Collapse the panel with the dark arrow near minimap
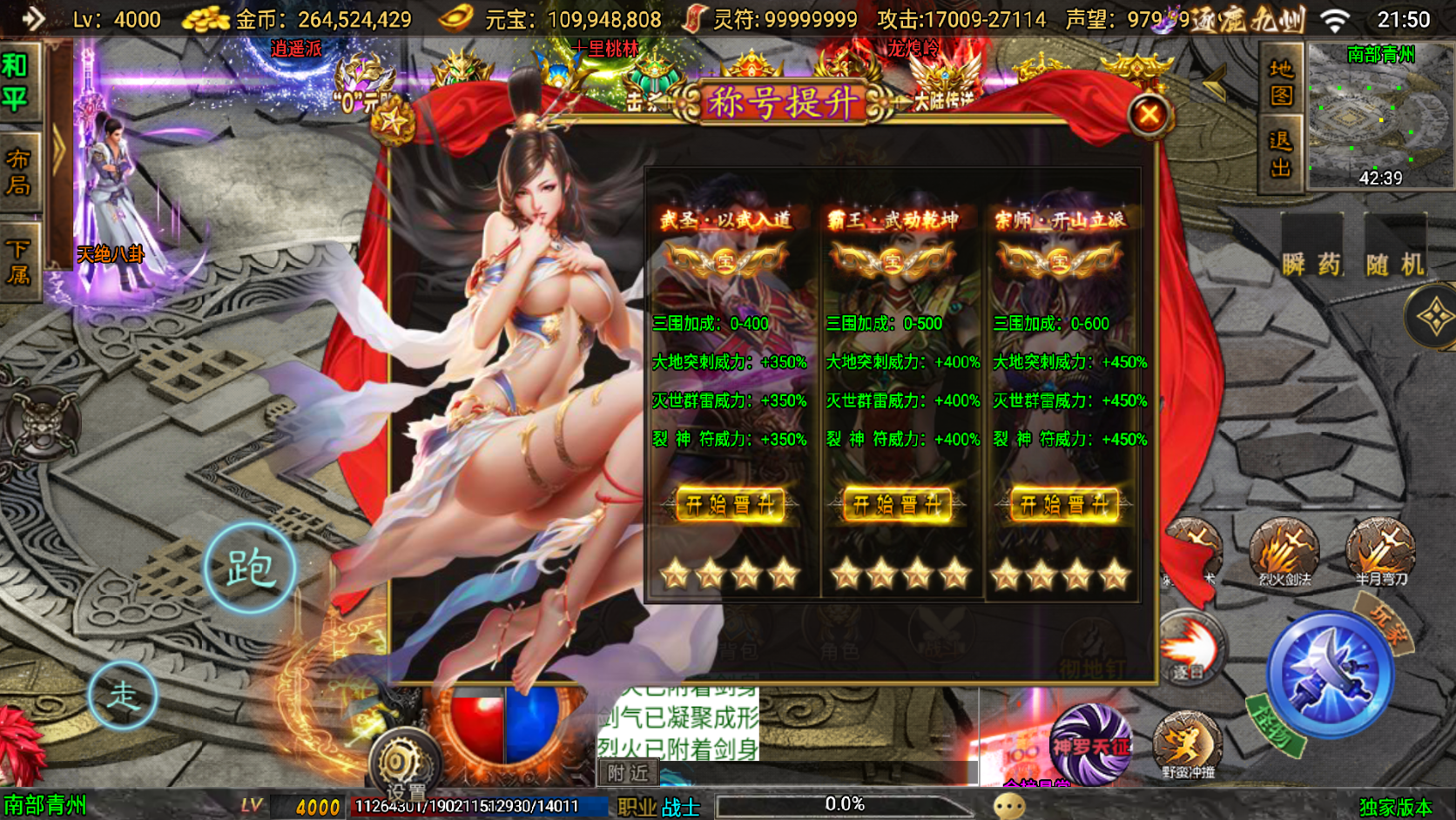 coord(1215,81)
